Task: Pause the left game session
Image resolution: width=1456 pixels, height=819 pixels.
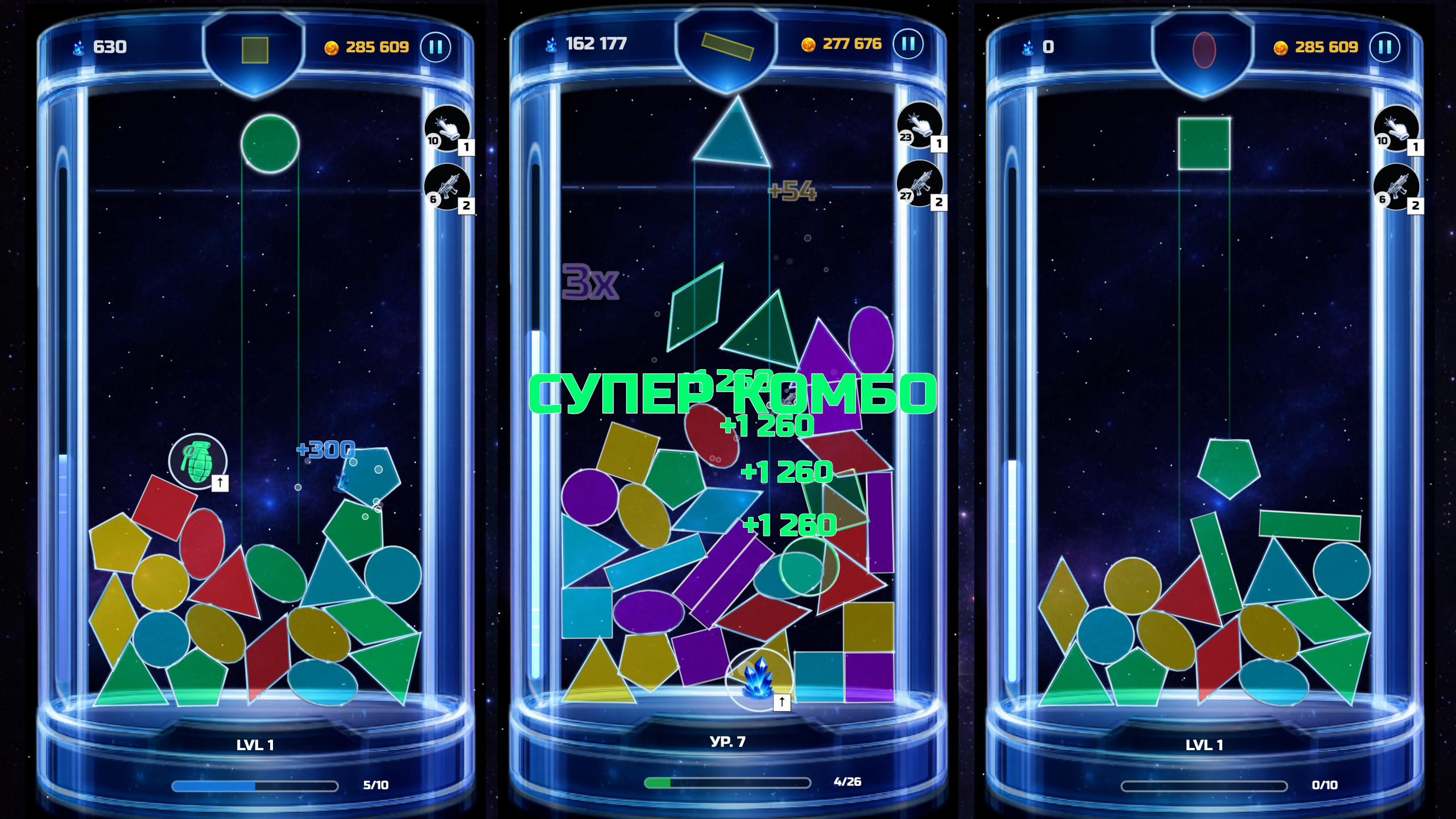Action: 435,48
